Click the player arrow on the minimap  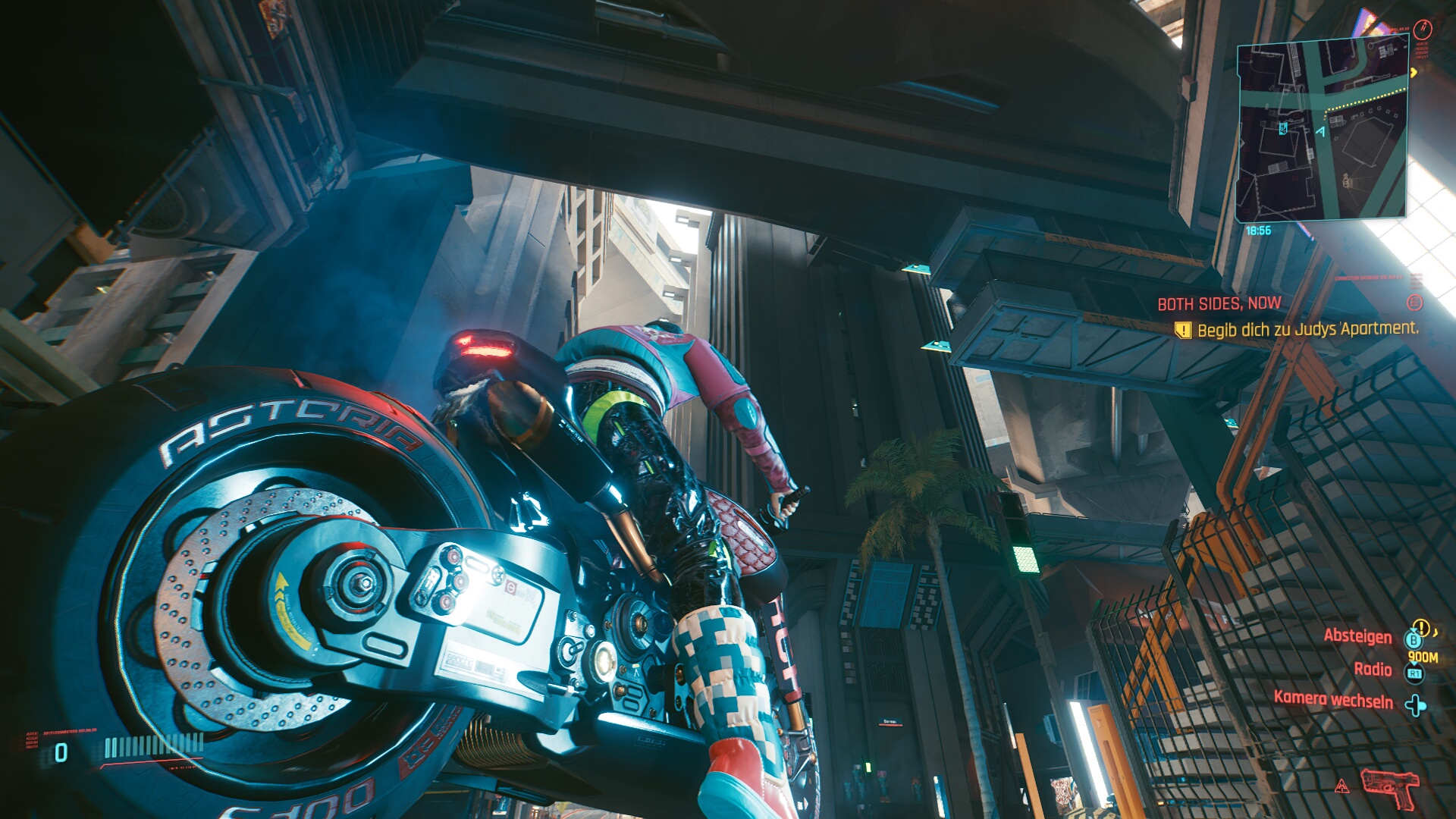click(1320, 132)
